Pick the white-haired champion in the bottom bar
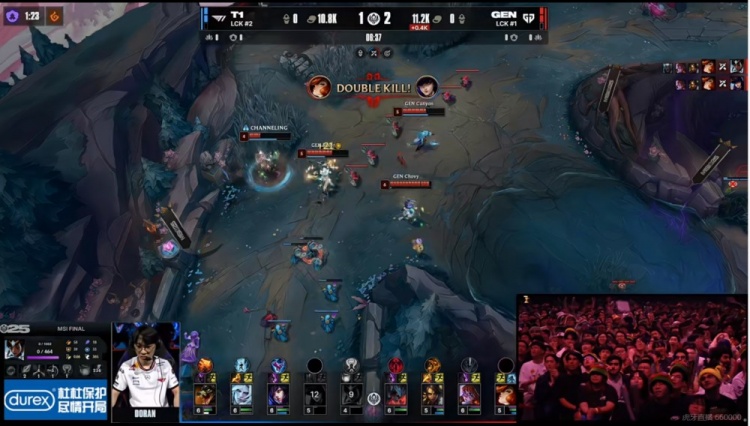Screen dimensions: 750x426 pos(241,395)
